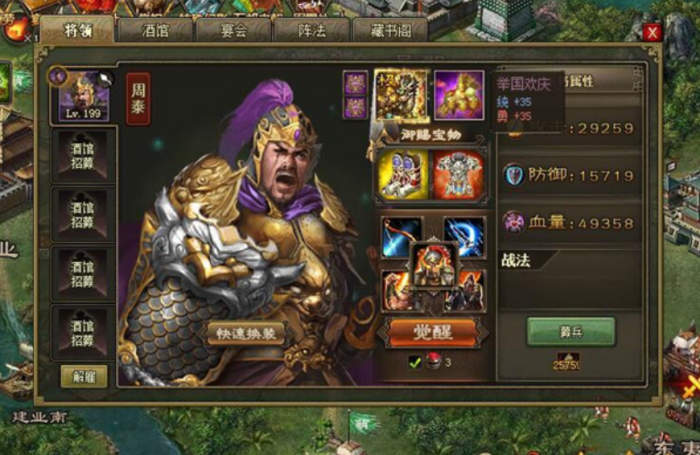Viewport: 700px width, 455px height.
Task: Click the central helmeted warrior icon
Action: coord(433,265)
